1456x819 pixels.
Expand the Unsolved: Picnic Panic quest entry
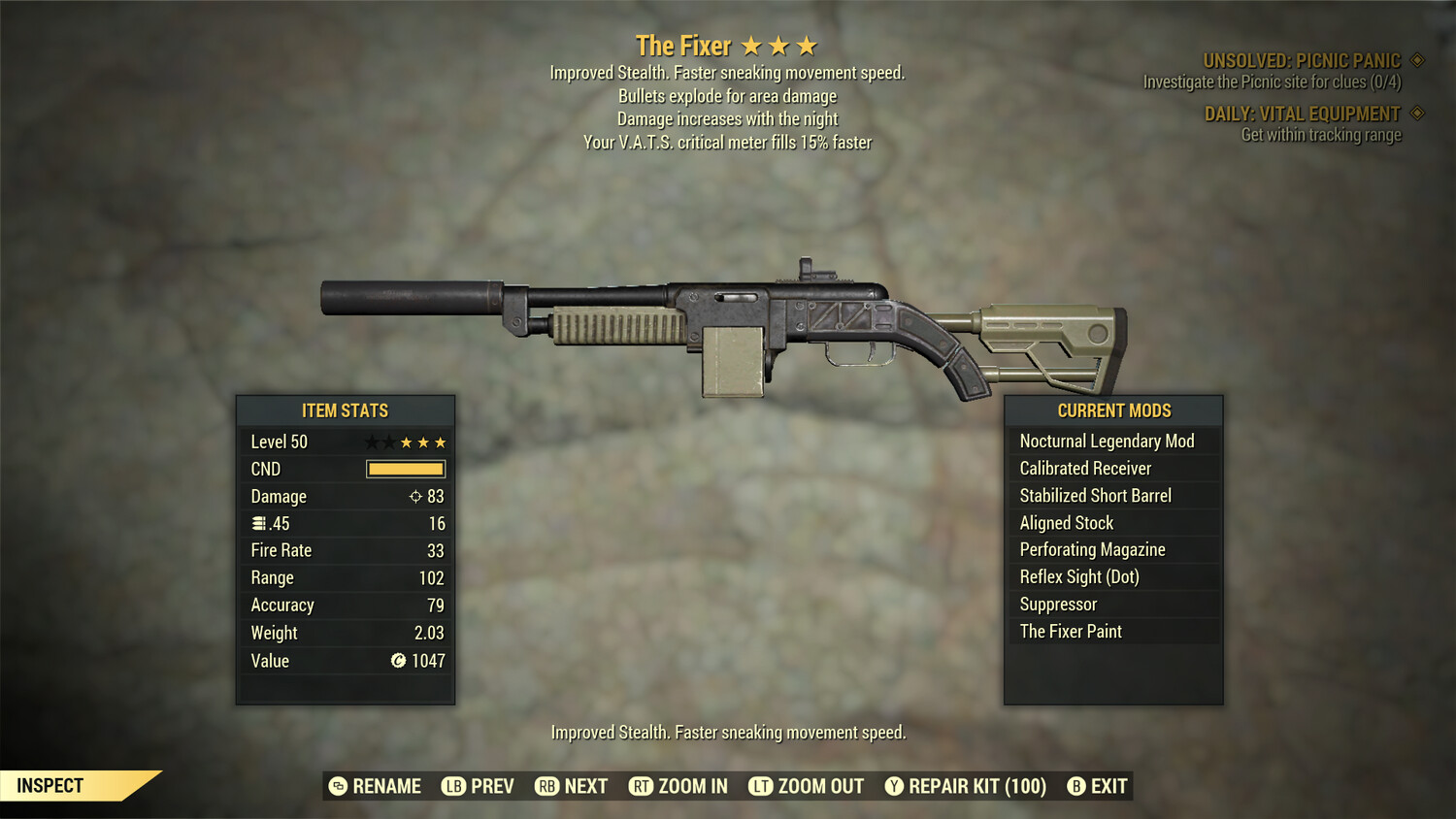(x=1301, y=59)
